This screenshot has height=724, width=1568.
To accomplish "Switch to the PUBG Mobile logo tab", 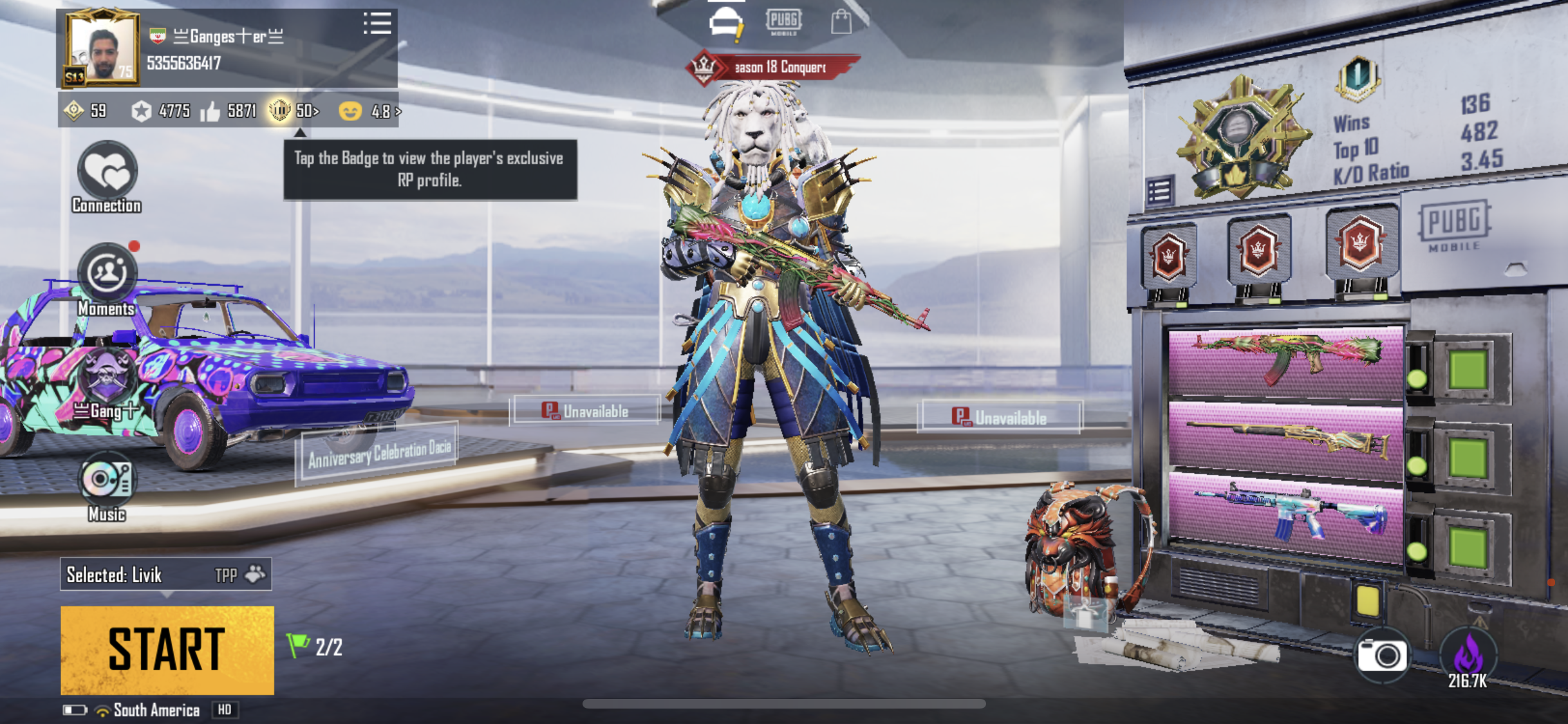I will click(783, 22).
